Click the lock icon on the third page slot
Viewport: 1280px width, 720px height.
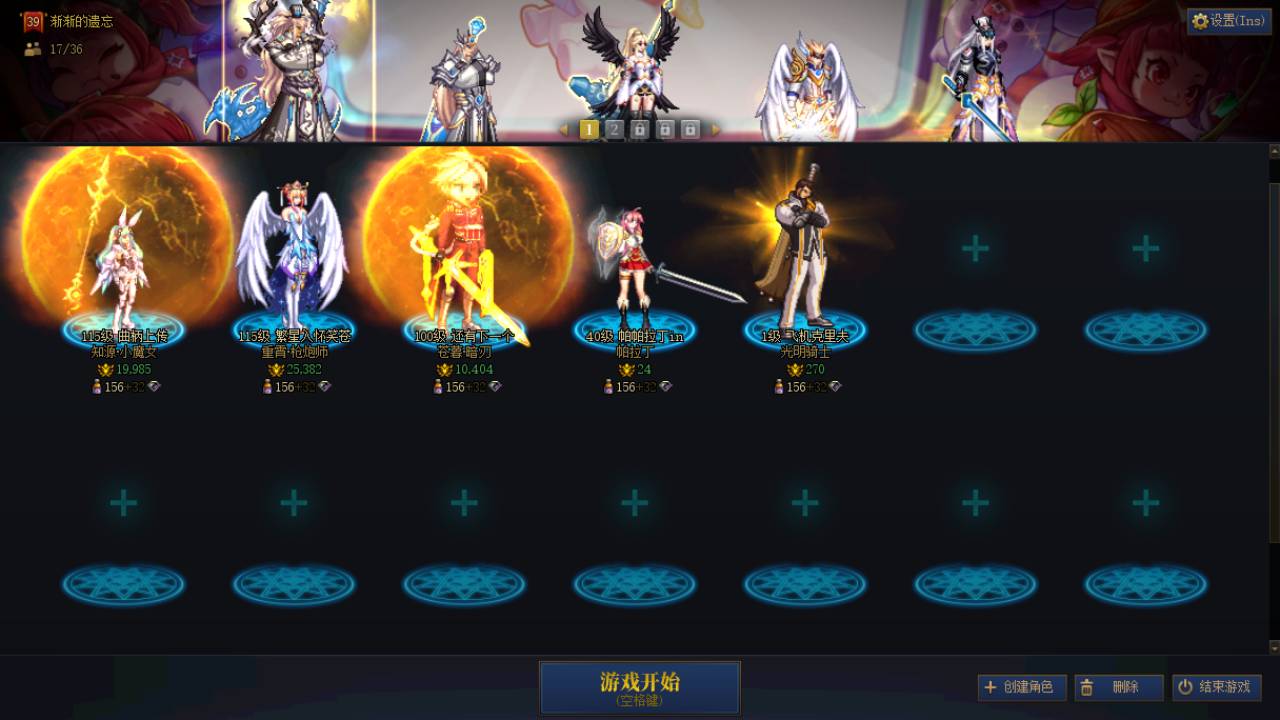coord(639,128)
